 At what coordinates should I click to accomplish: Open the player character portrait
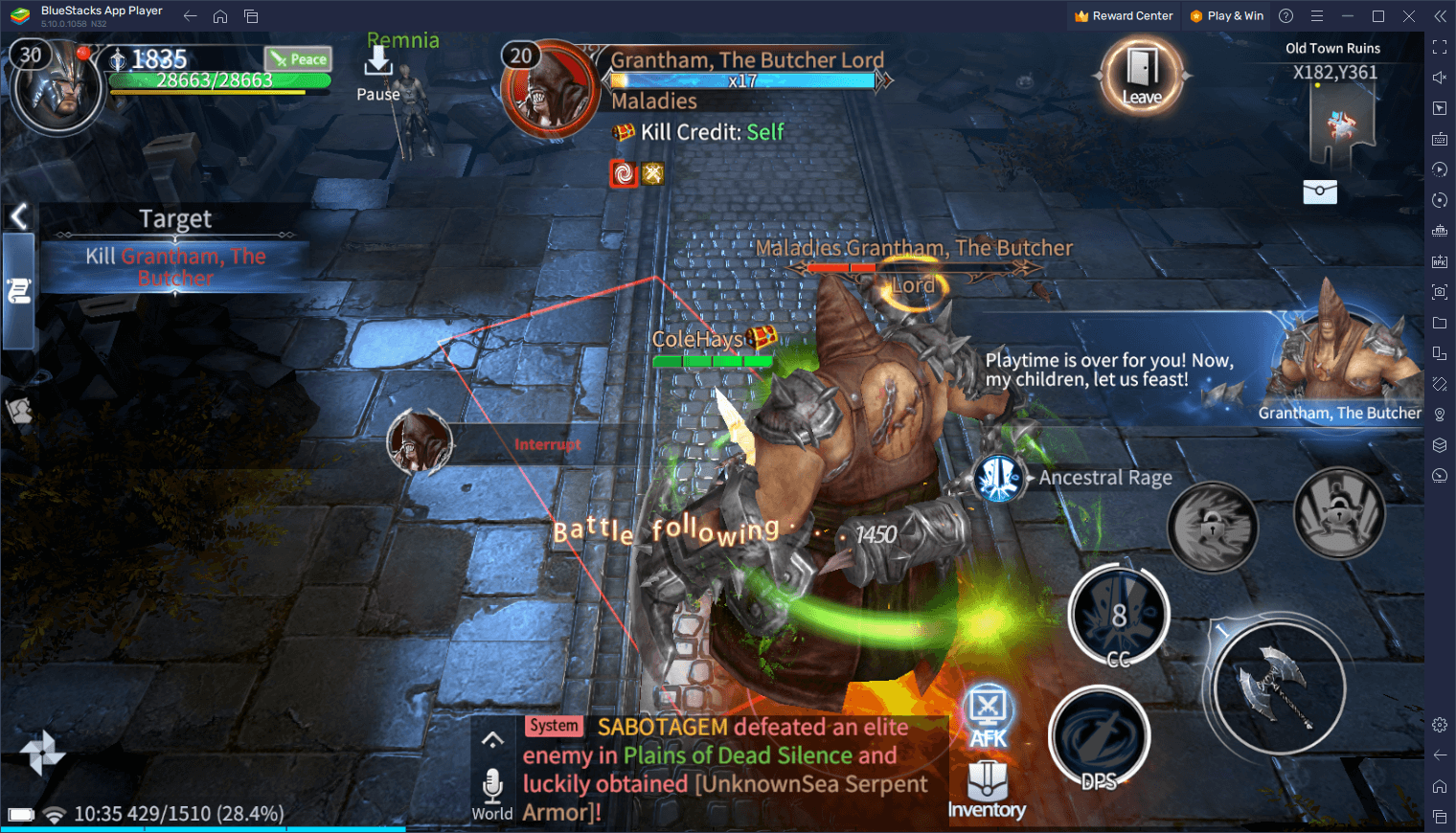click(x=59, y=89)
